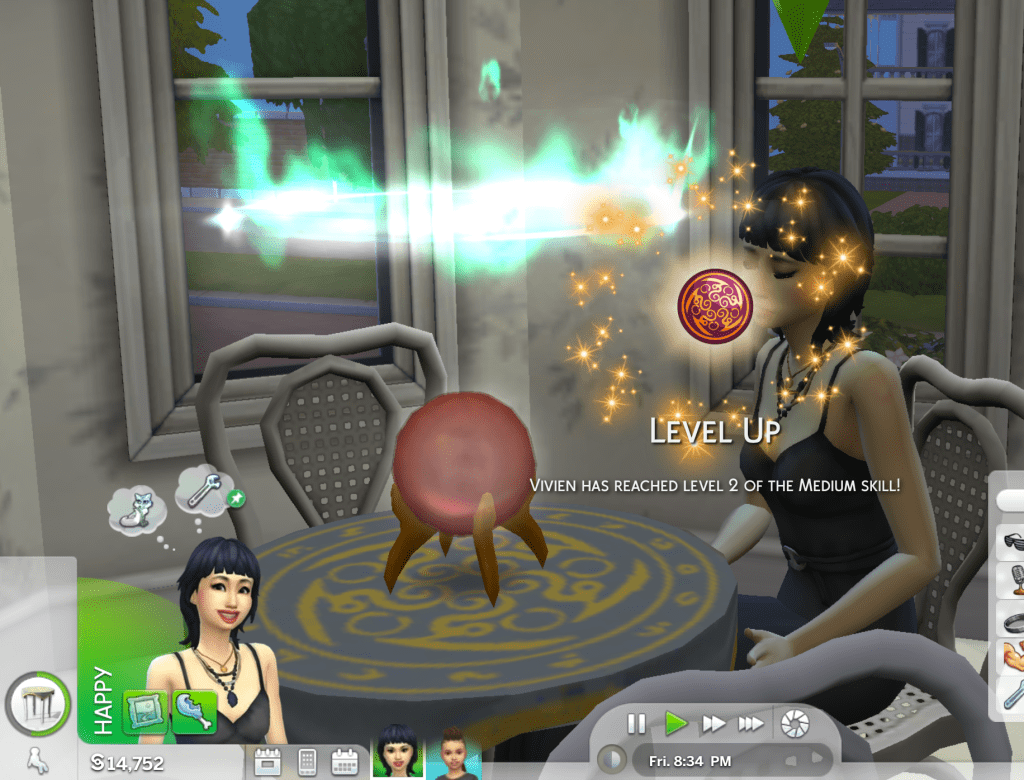
Task: Click the picture frame moodlet
Action: tap(144, 711)
